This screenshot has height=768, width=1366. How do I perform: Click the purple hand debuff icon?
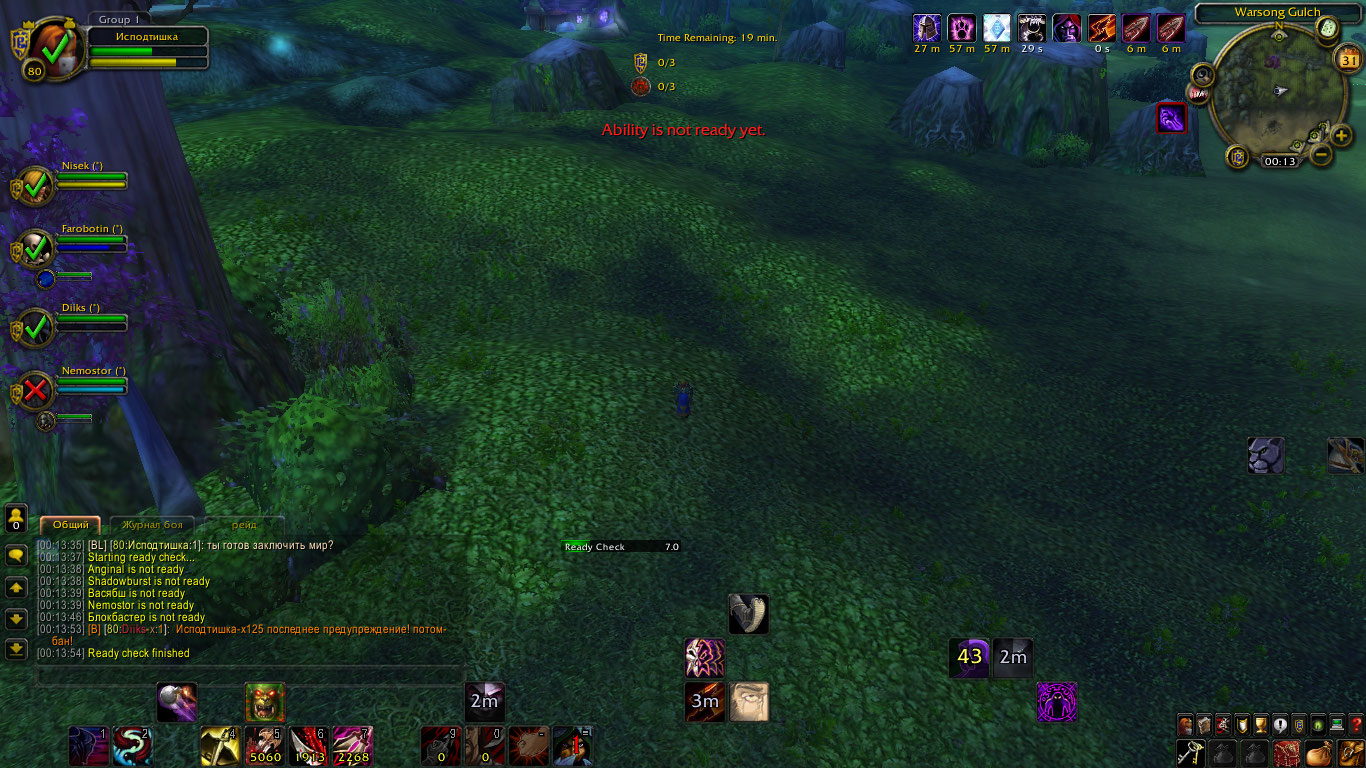(x=1171, y=118)
